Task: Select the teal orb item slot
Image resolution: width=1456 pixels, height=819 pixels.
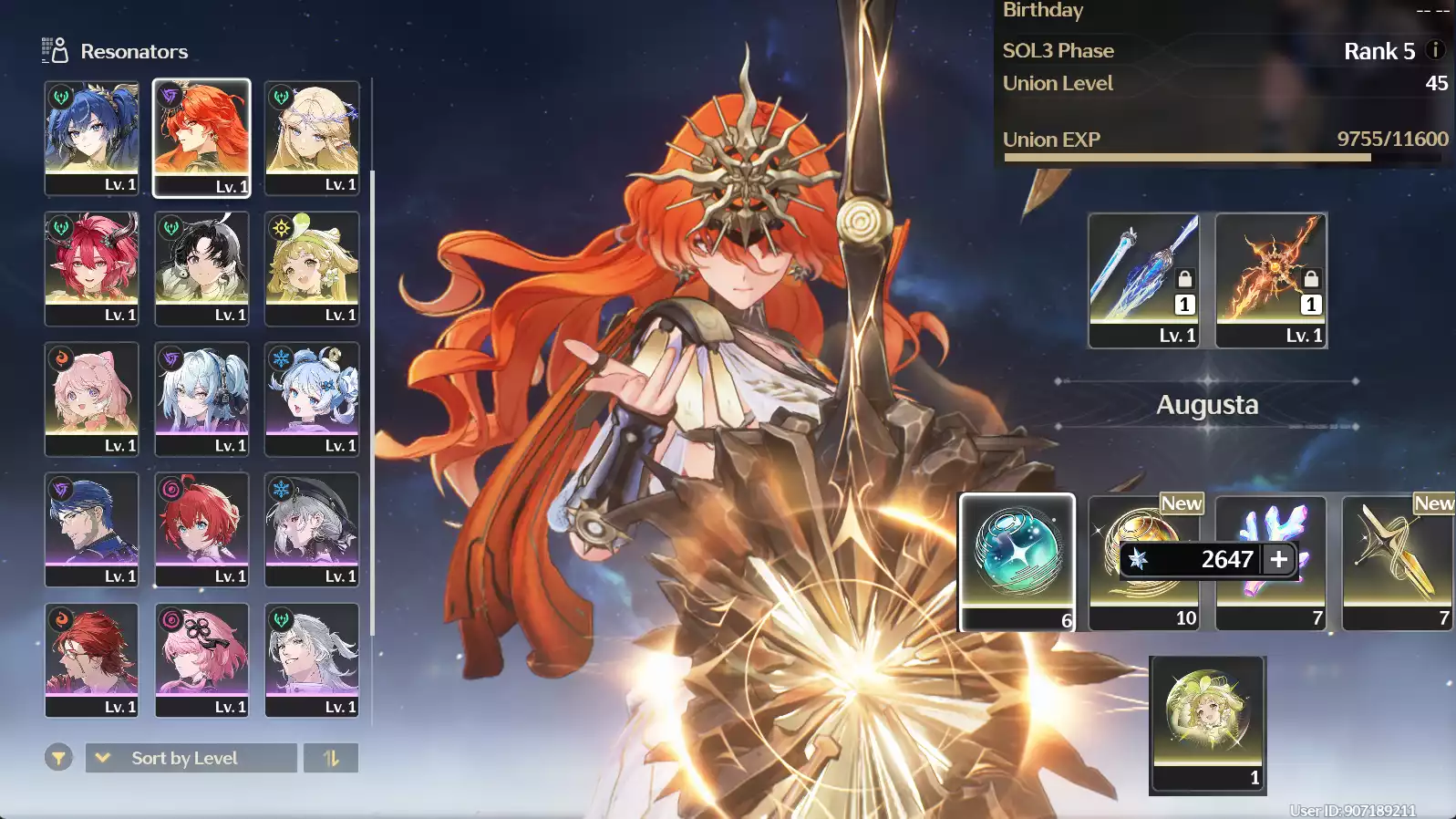Action: point(1017,561)
